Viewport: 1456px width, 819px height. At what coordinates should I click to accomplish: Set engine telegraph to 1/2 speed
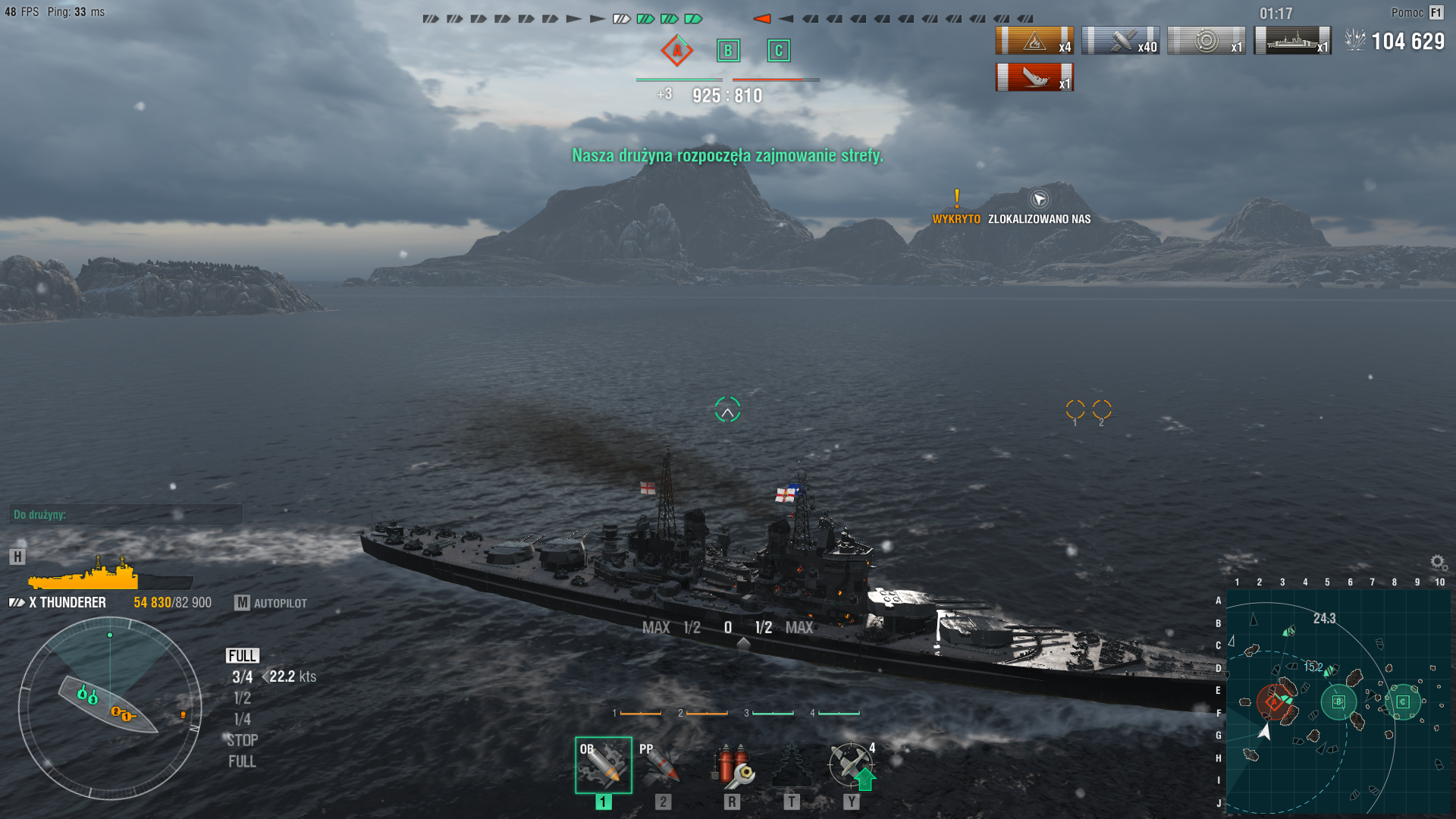click(x=242, y=698)
